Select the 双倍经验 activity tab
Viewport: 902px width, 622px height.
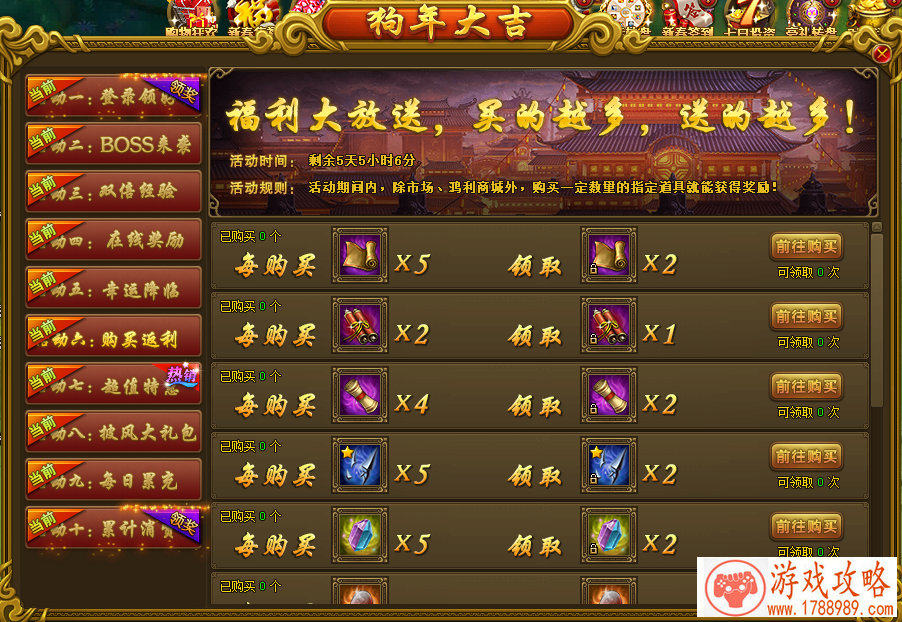click(114, 191)
